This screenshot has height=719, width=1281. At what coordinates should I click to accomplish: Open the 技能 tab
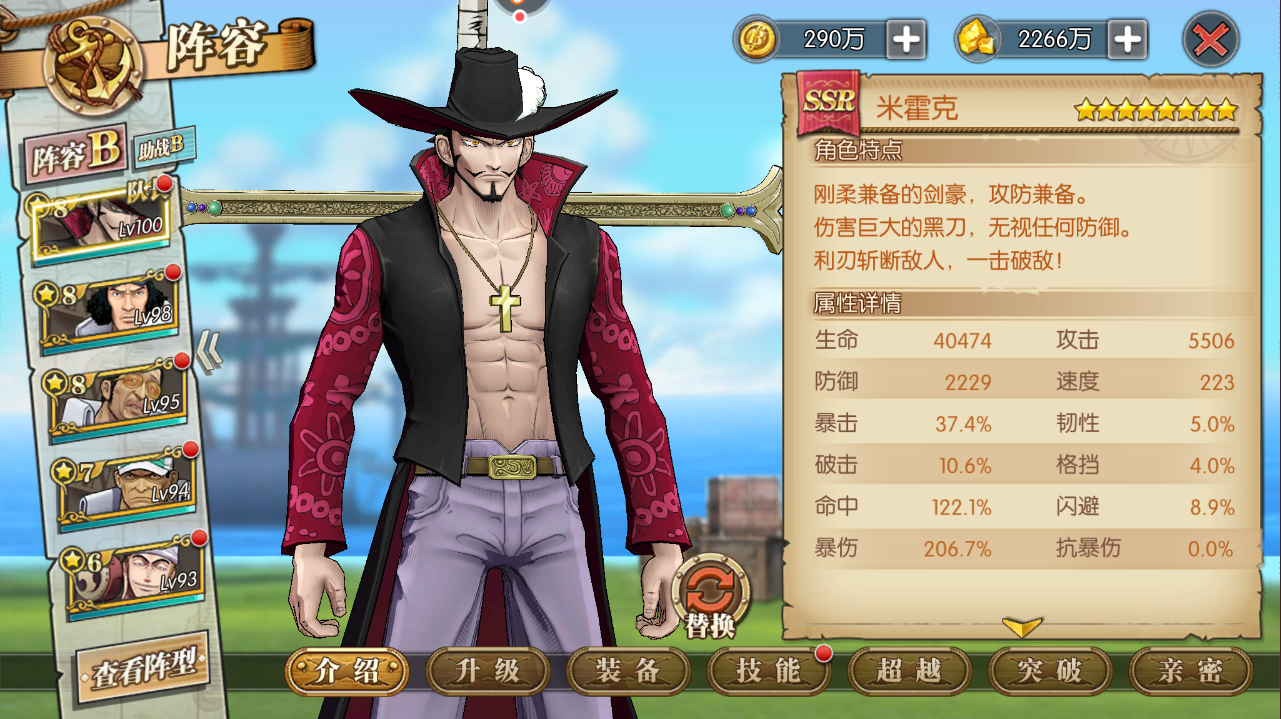click(768, 671)
